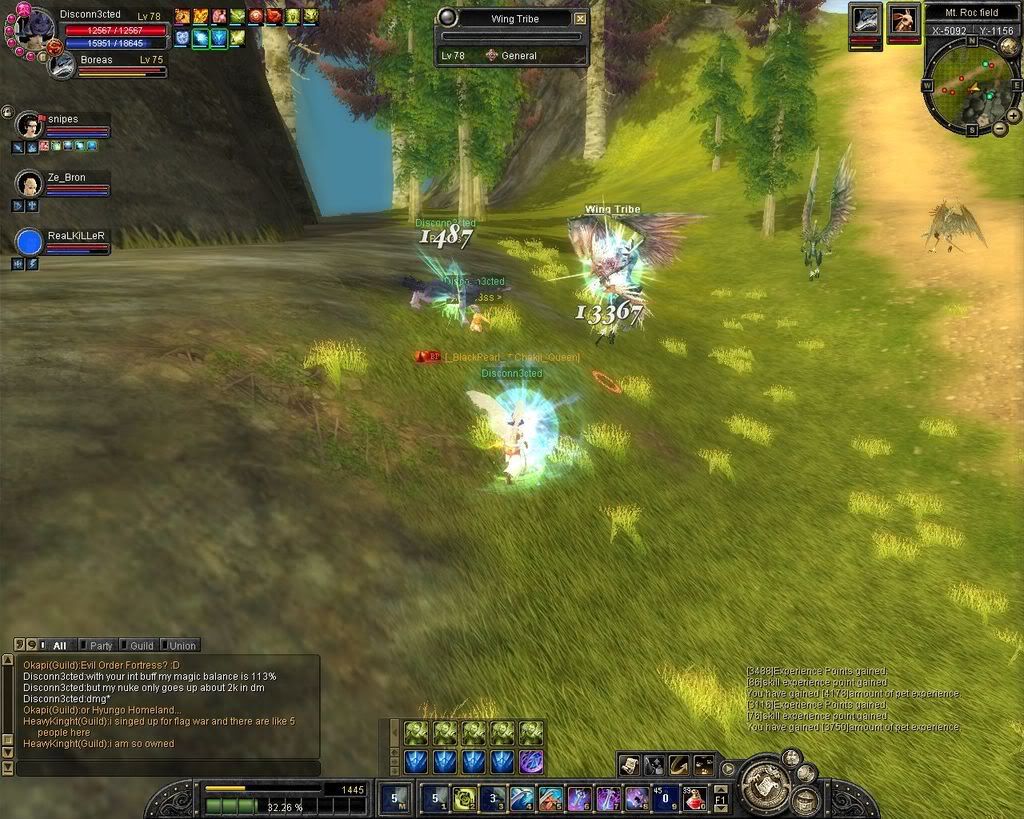The height and width of the screenshot is (819, 1024).
Task: Switch to the Guild chat tab
Action: (x=137, y=645)
